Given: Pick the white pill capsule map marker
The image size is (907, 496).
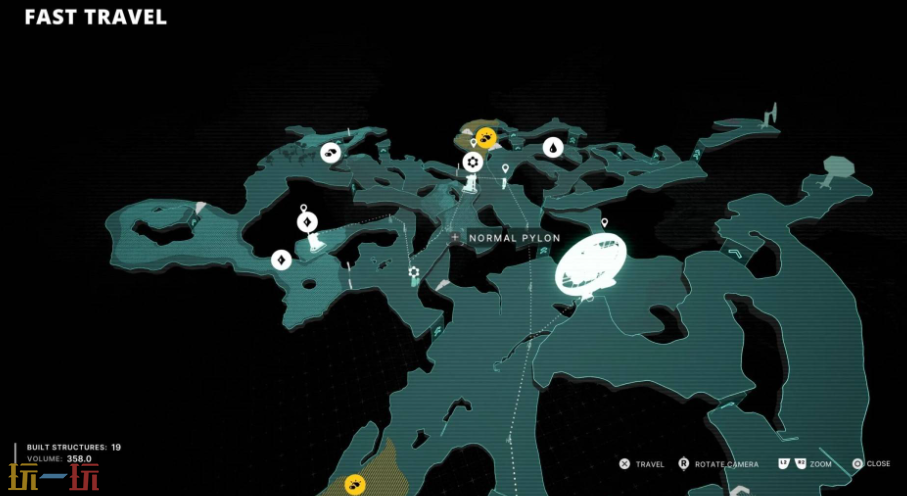Looking at the screenshot, I should tap(331, 152).
